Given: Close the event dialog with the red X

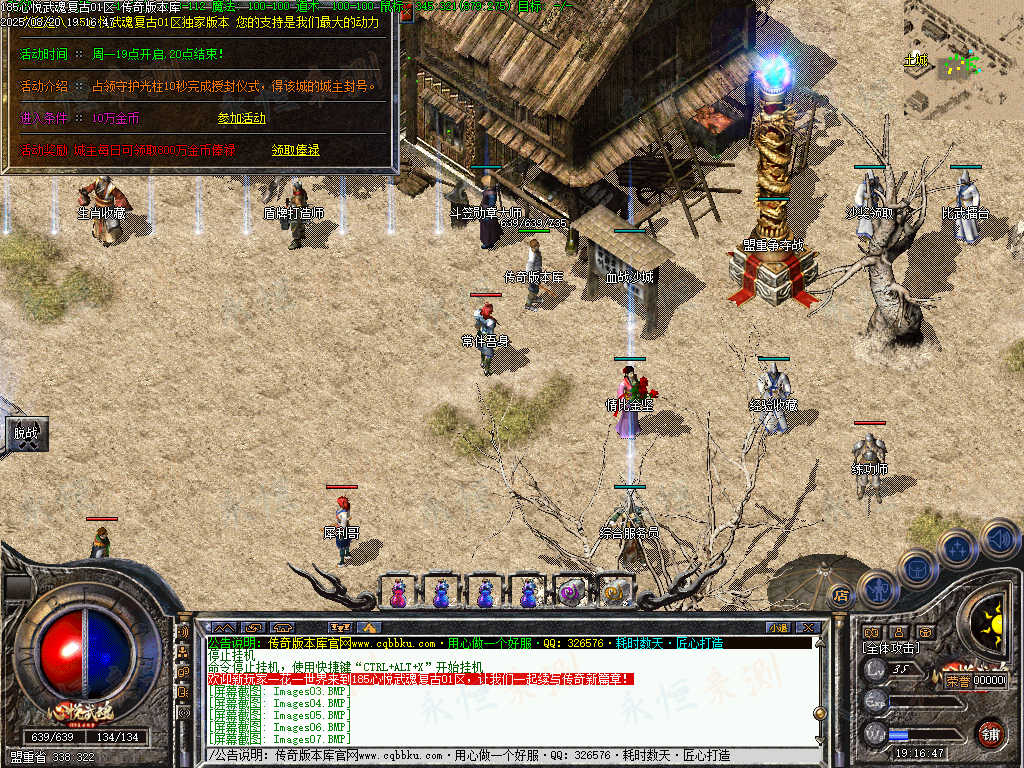Looking at the screenshot, I should pyautogui.click(x=407, y=14).
